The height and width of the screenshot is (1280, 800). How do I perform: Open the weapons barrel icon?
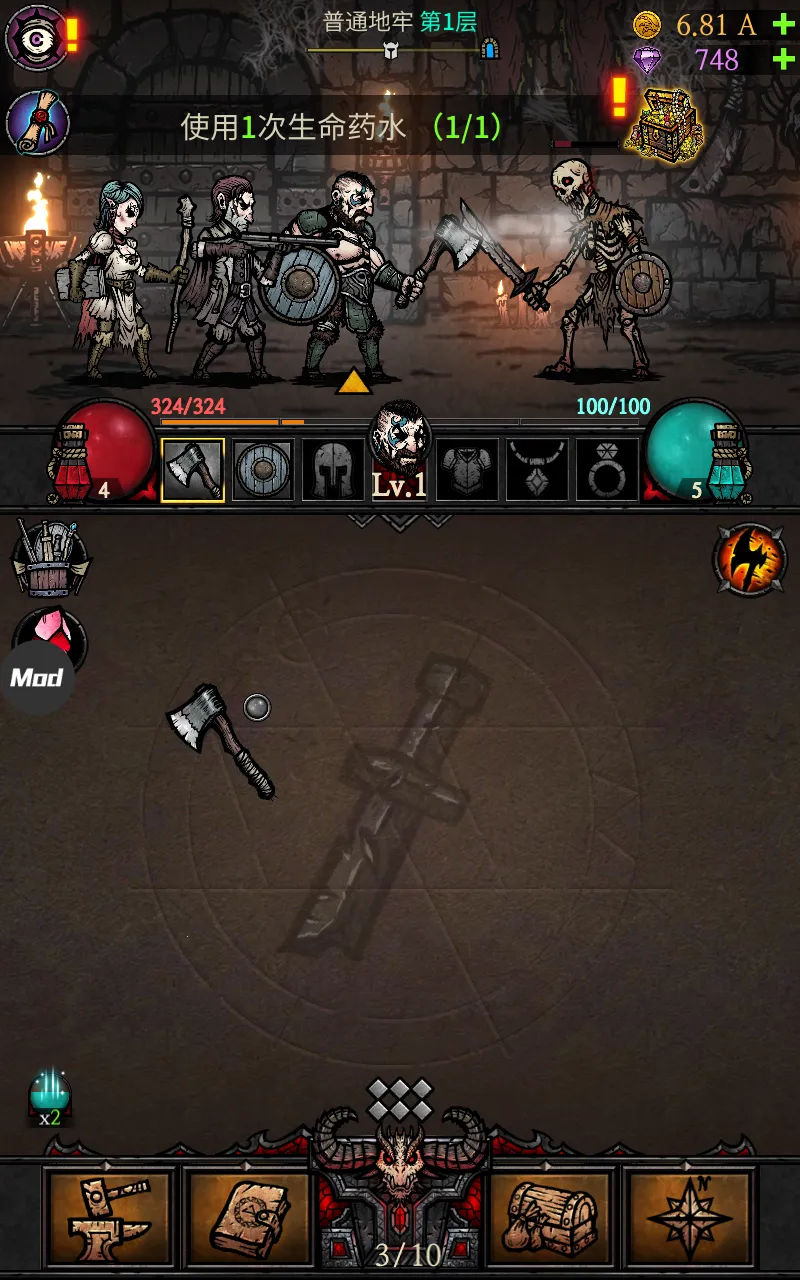pos(50,557)
